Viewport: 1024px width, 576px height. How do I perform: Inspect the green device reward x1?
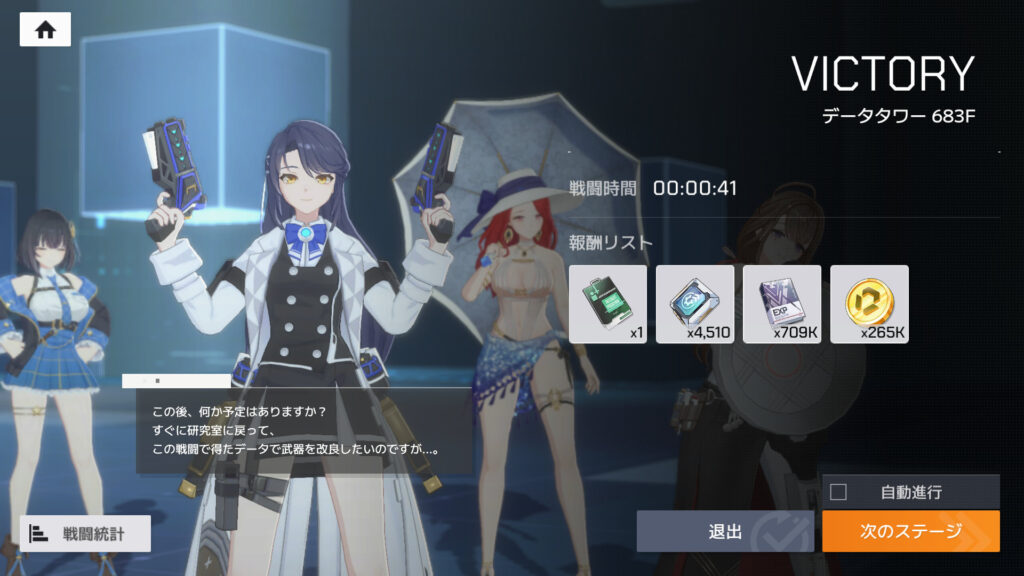point(608,303)
